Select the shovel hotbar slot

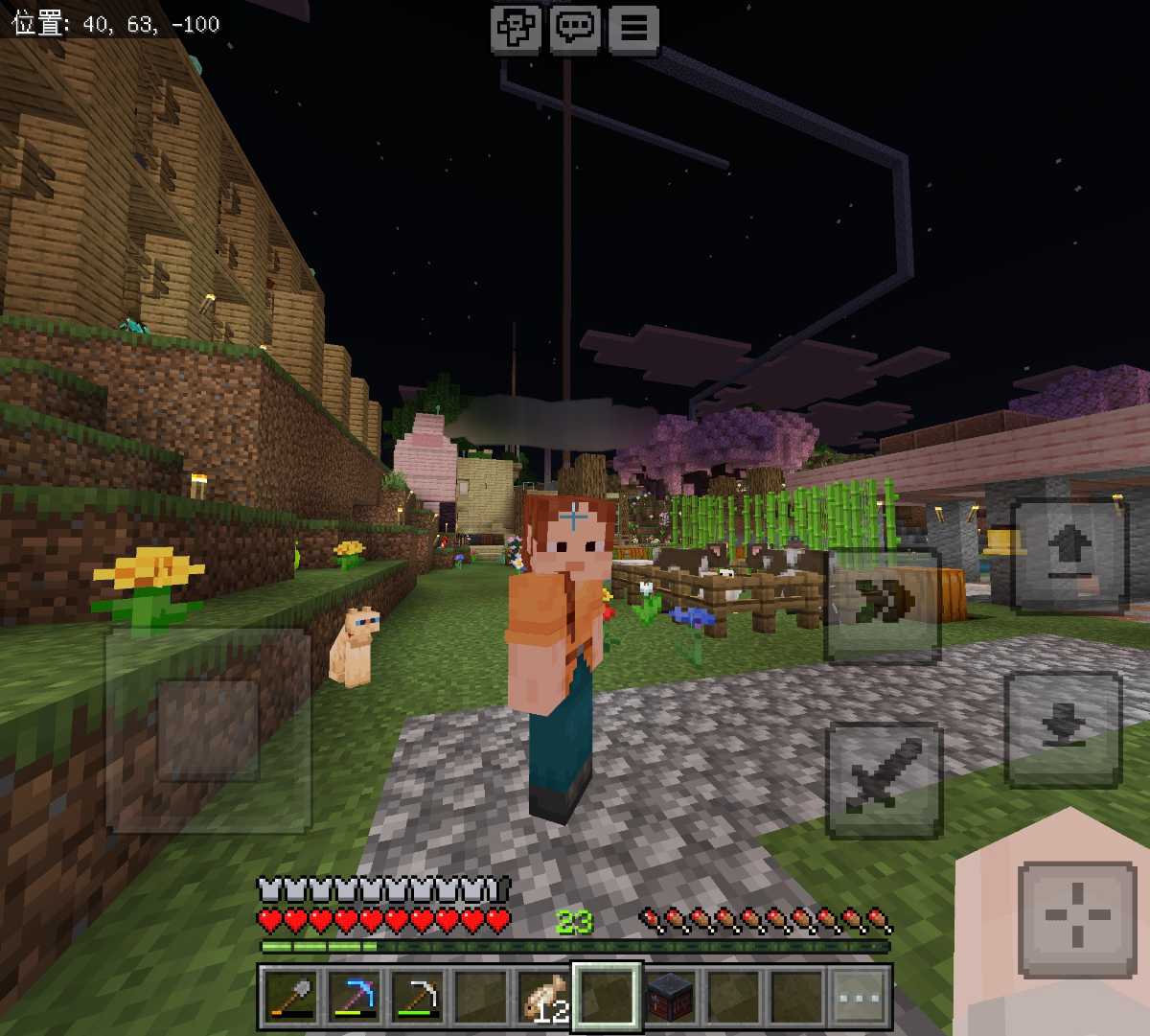click(290, 997)
